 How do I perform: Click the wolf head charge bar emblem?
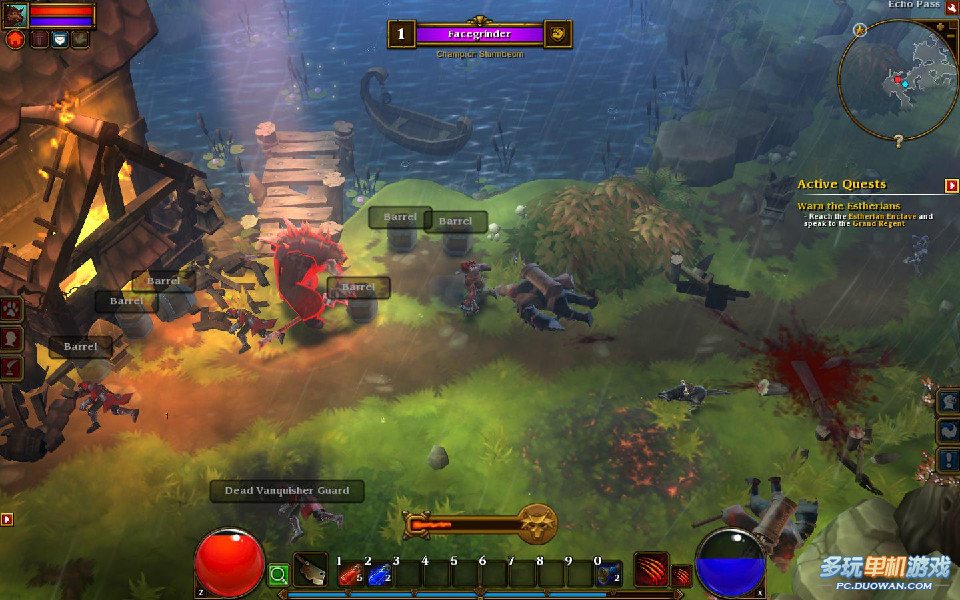pyautogui.click(x=537, y=523)
